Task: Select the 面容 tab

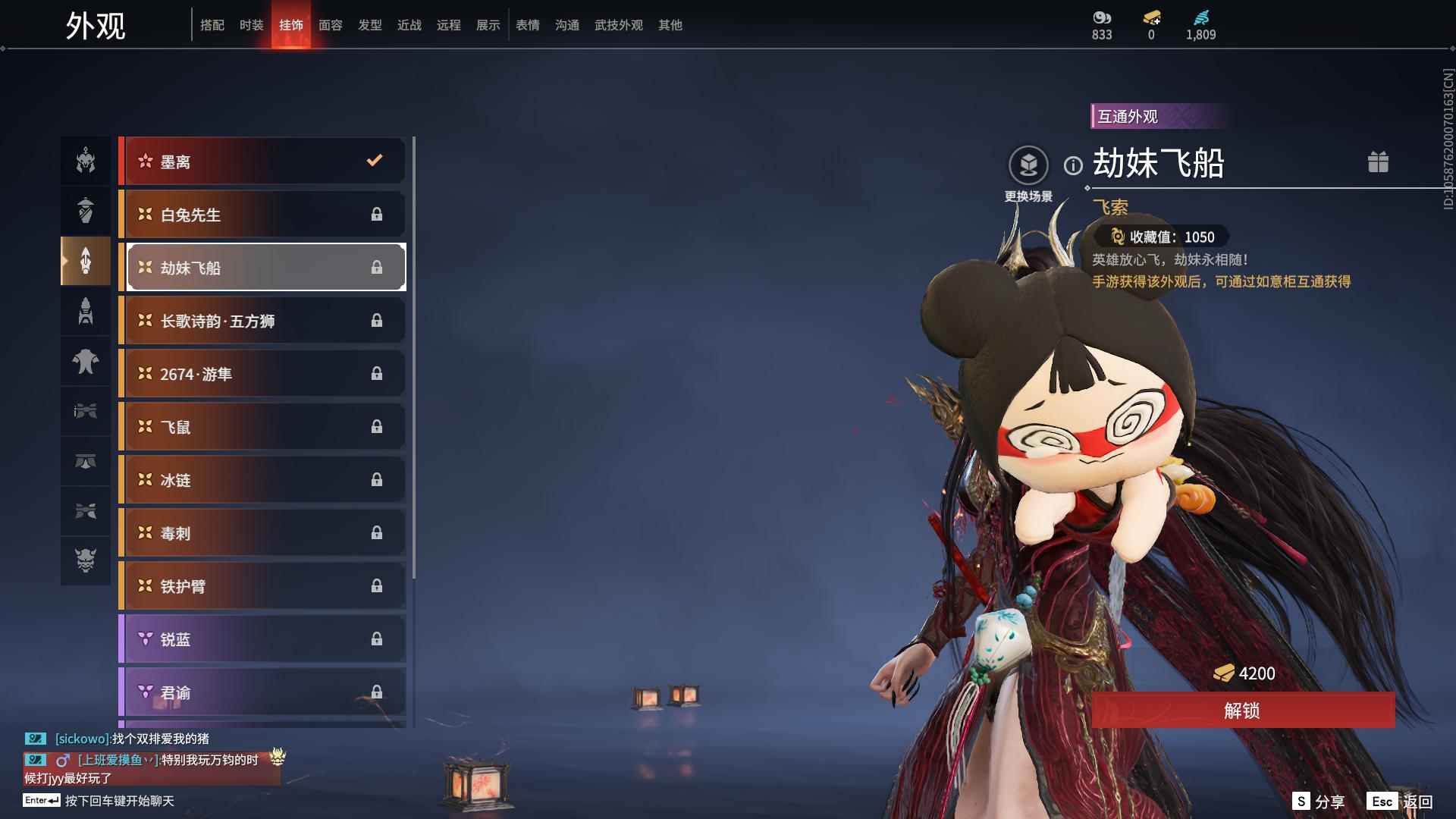Action: (x=330, y=25)
